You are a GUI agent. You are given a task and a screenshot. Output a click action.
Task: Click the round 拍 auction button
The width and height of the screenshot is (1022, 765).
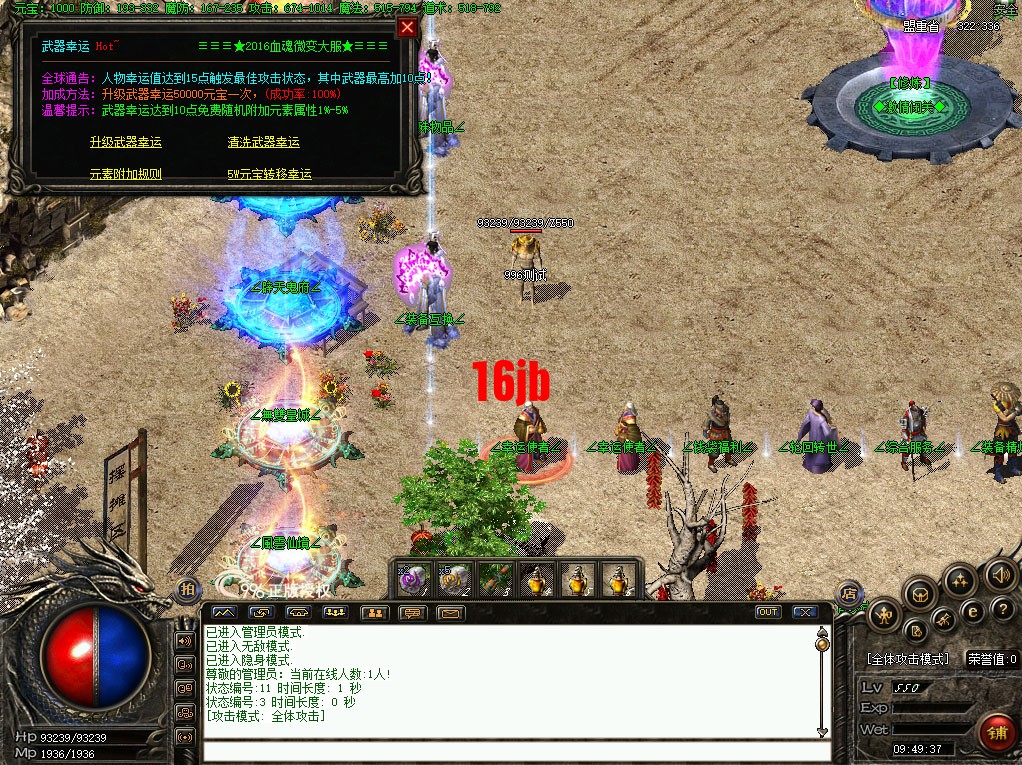point(187,591)
